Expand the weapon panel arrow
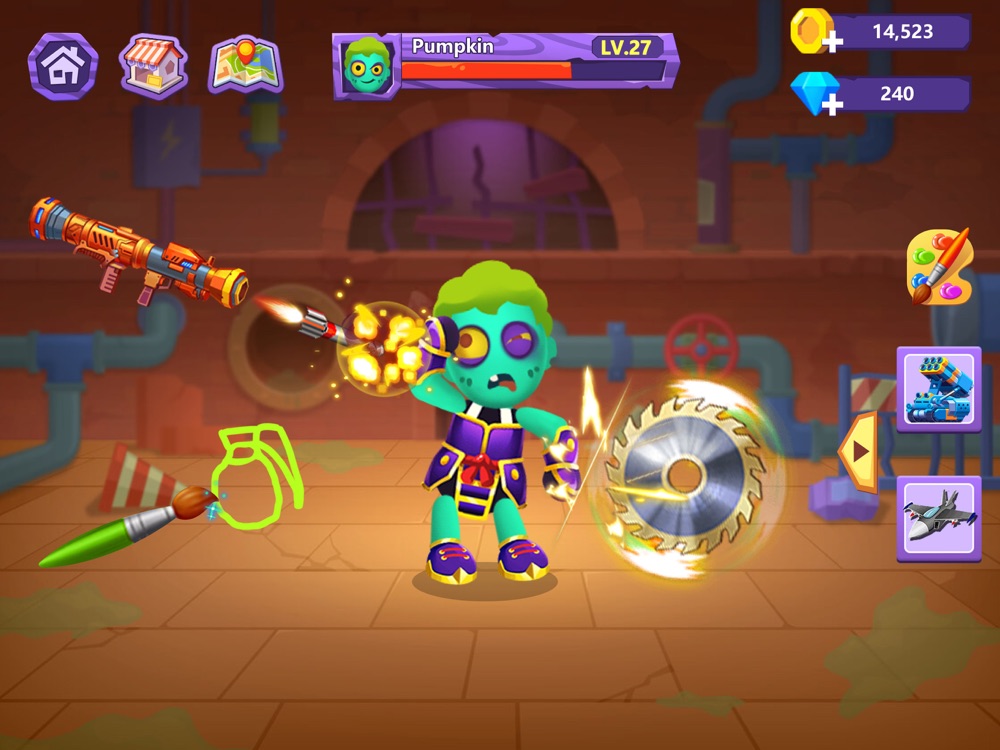 click(x=858, y=452)
